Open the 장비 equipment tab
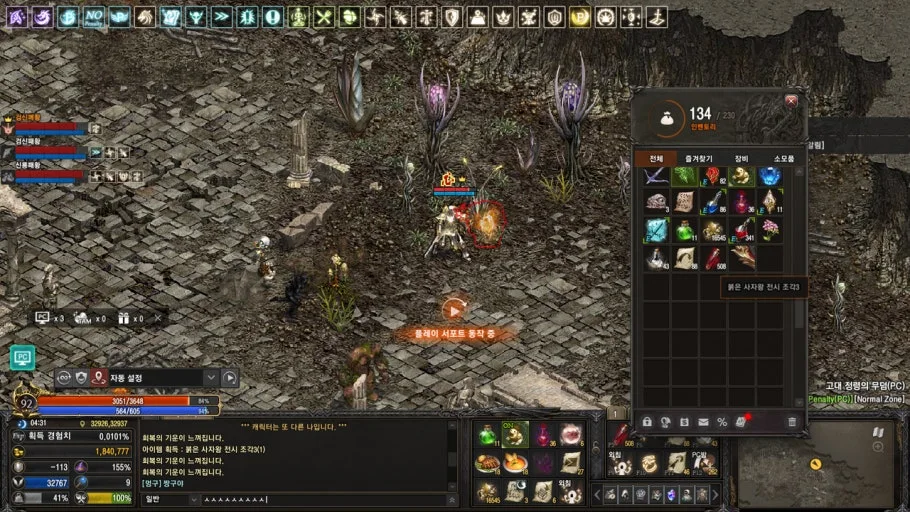 (x=741, y=159)
